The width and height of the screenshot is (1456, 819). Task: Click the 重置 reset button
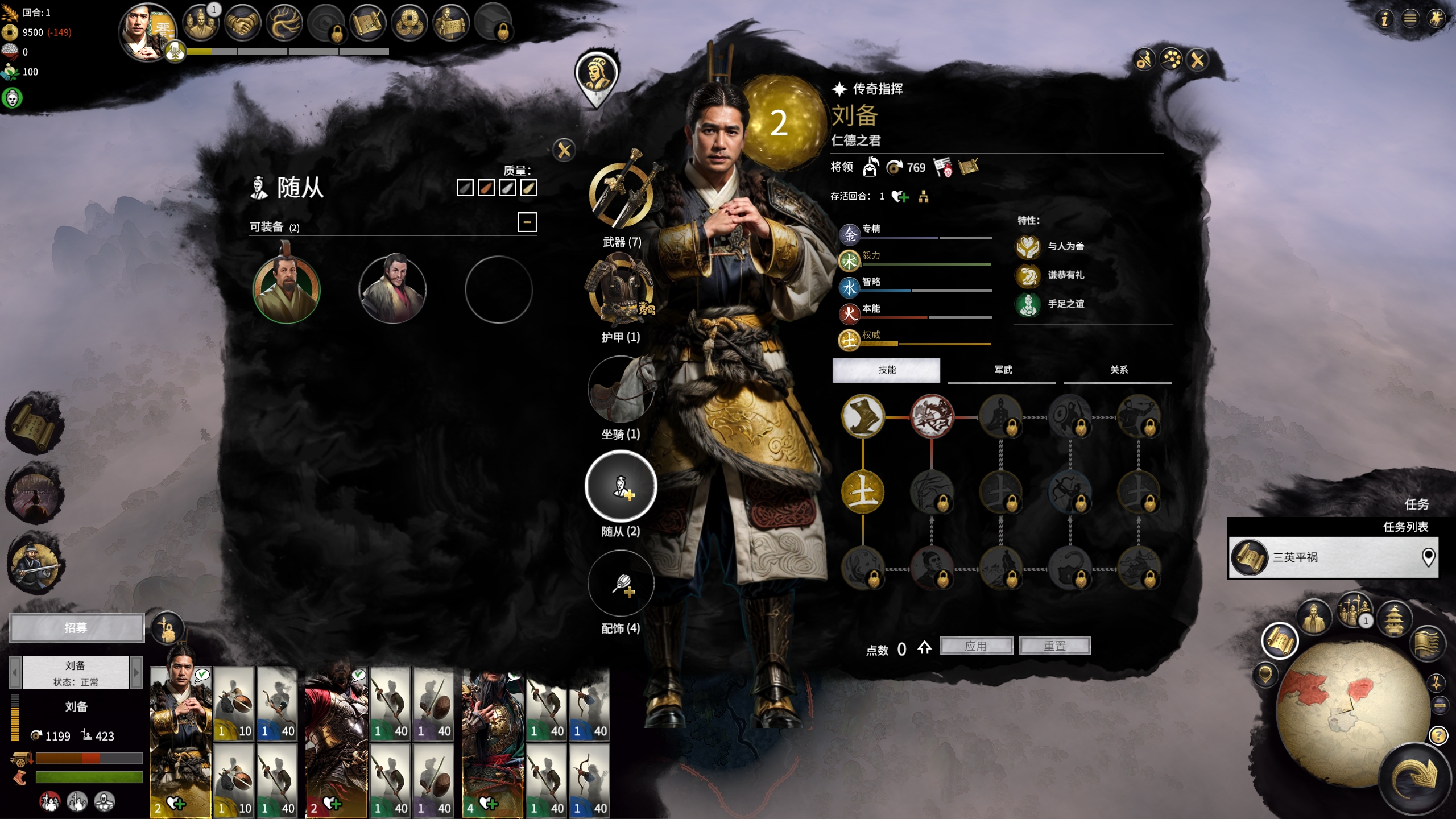tap(1054, 646)
